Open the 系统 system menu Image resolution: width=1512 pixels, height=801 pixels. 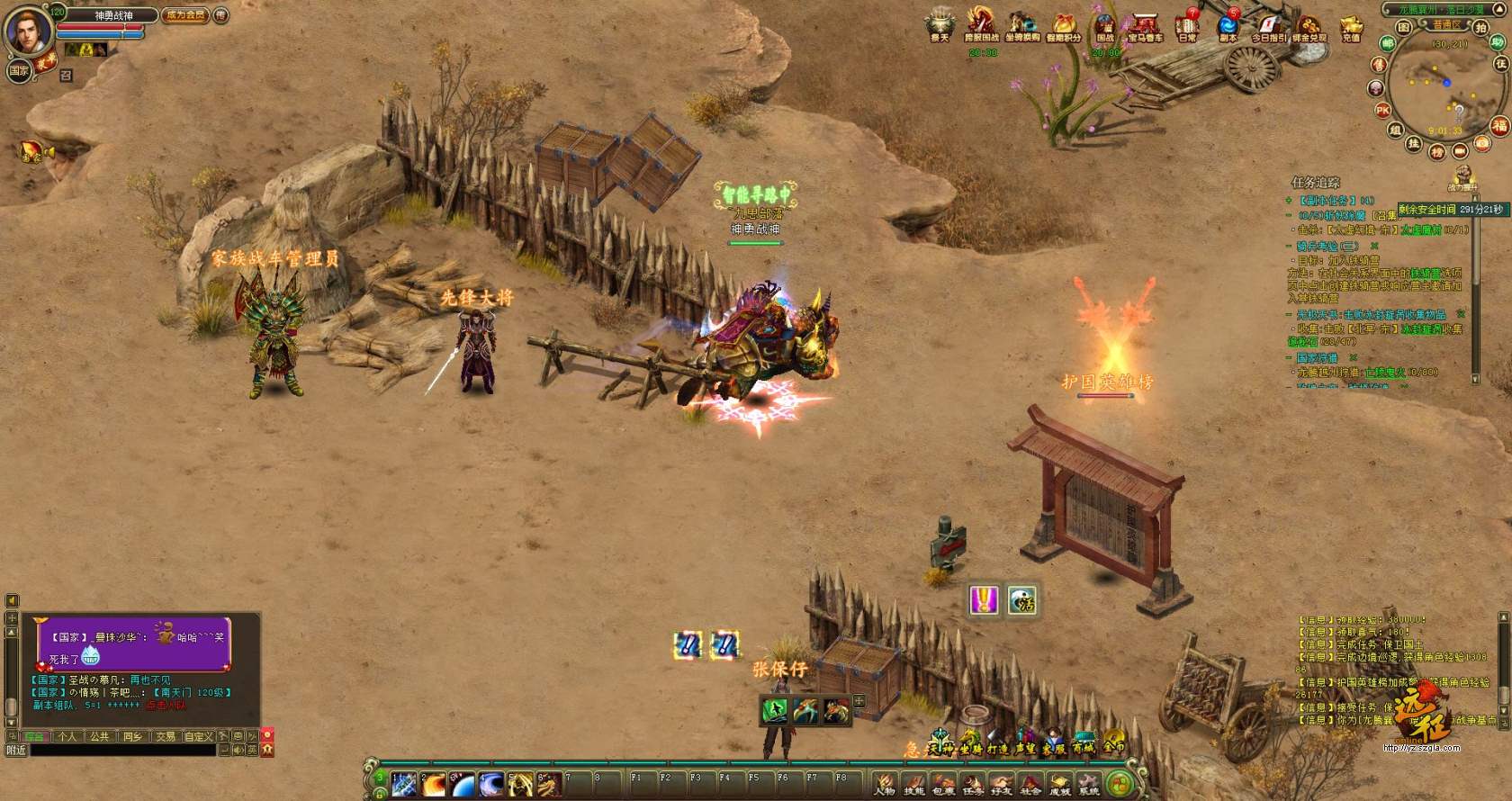pos(1089,784)
